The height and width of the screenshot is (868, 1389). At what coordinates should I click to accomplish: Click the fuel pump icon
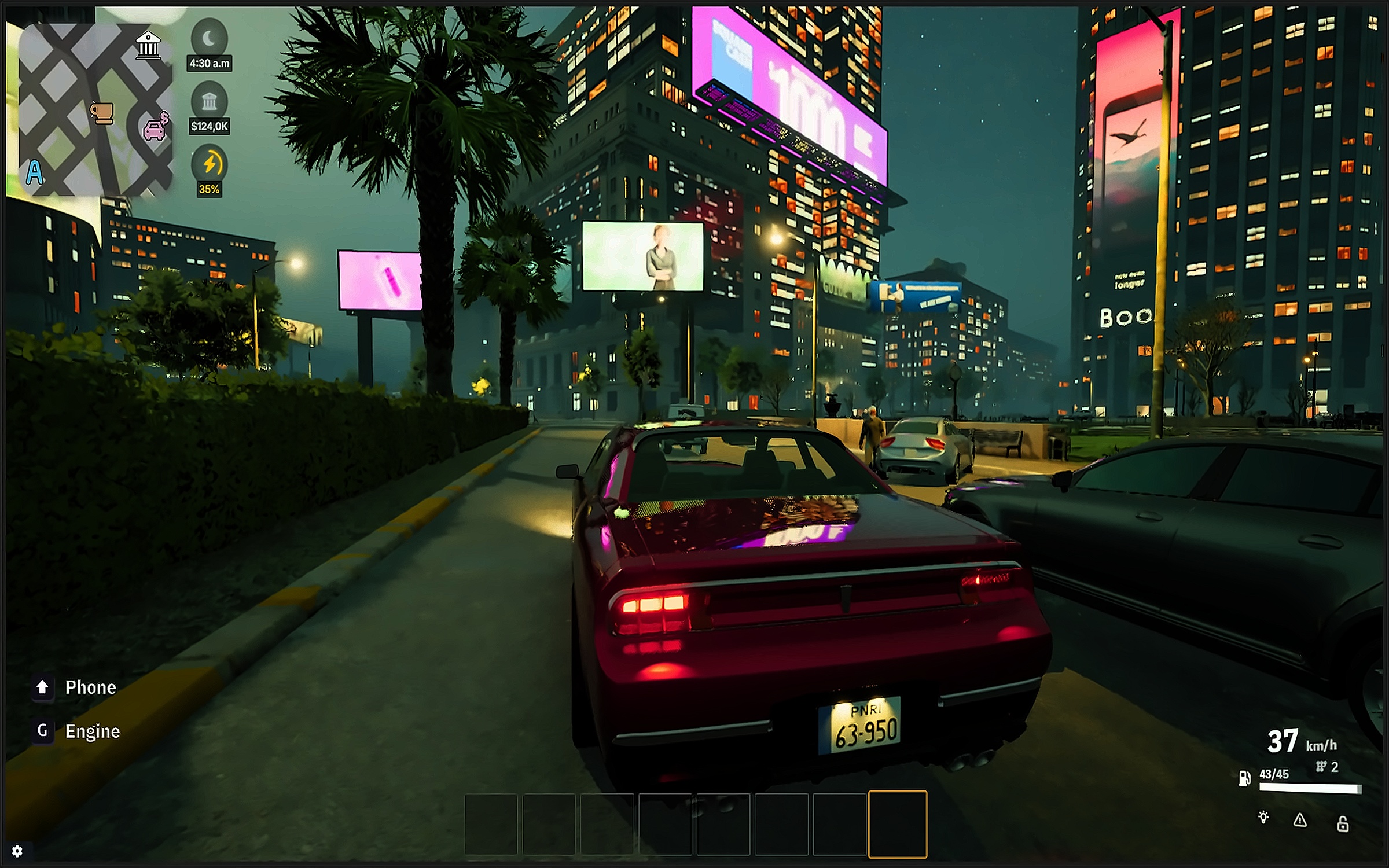click(1244, 778)
